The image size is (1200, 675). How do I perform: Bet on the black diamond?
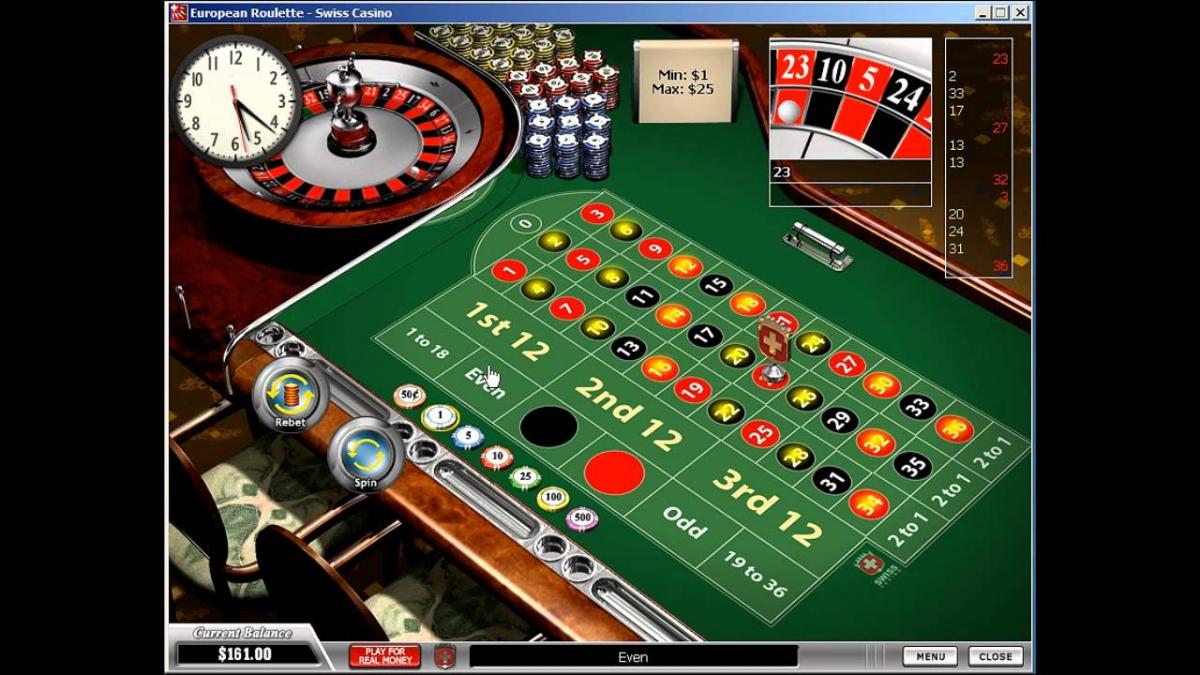pos(548,427)
